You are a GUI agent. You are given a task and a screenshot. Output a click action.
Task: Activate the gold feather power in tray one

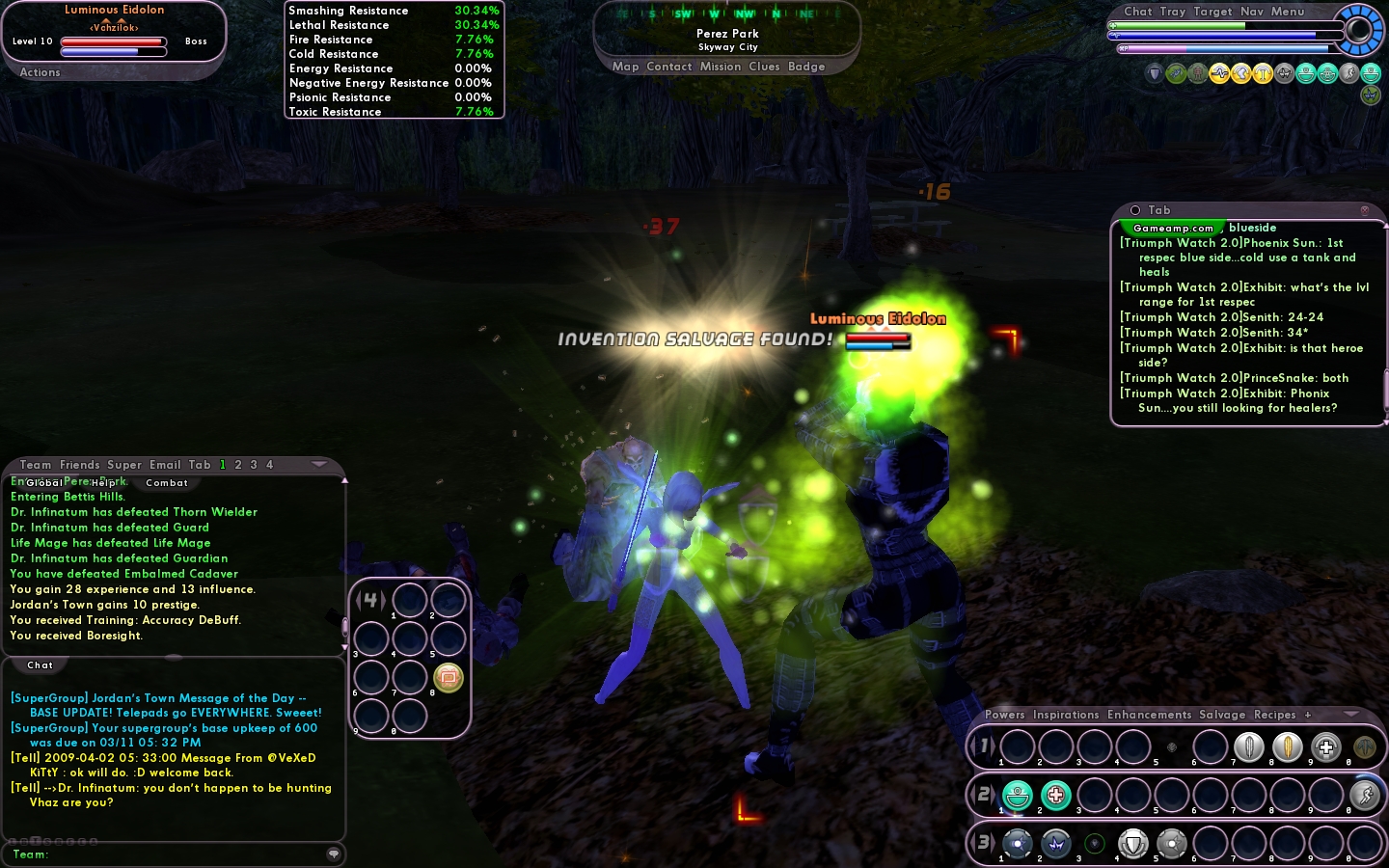(x=1288, y=746)
